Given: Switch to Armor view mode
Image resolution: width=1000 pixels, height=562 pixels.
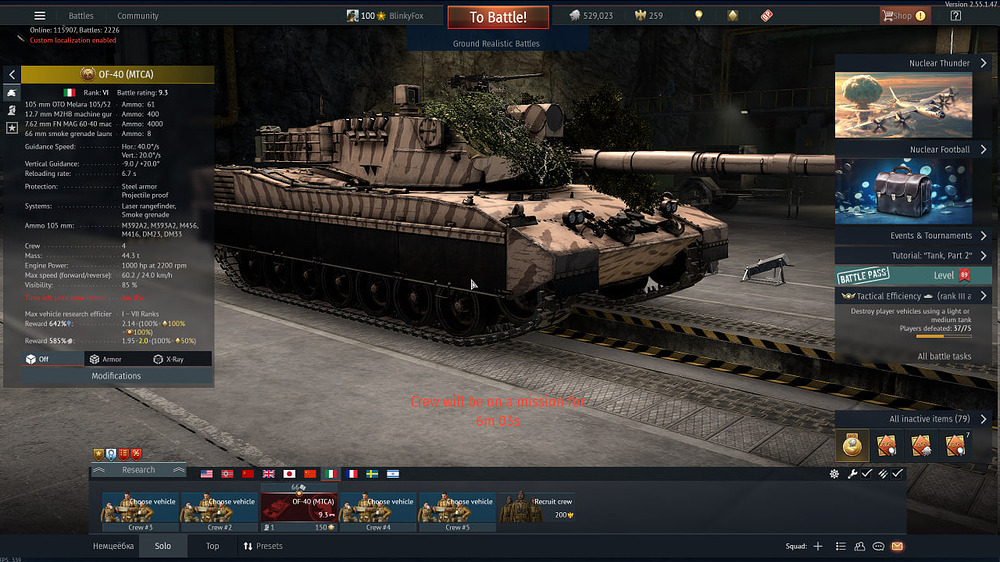Looking at the screenshot, I should [105, 359].
